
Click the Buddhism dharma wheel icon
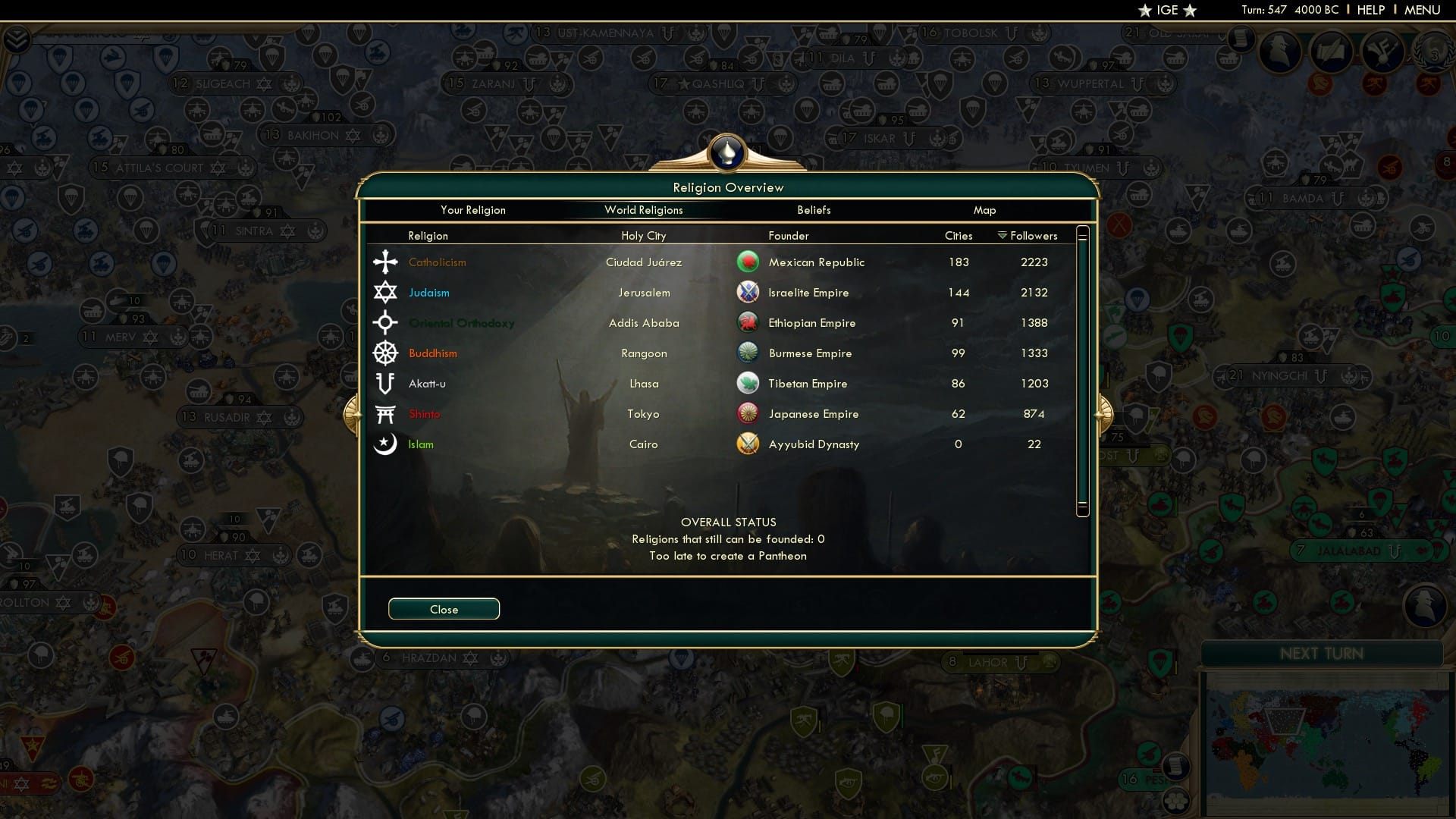point(385,353)
